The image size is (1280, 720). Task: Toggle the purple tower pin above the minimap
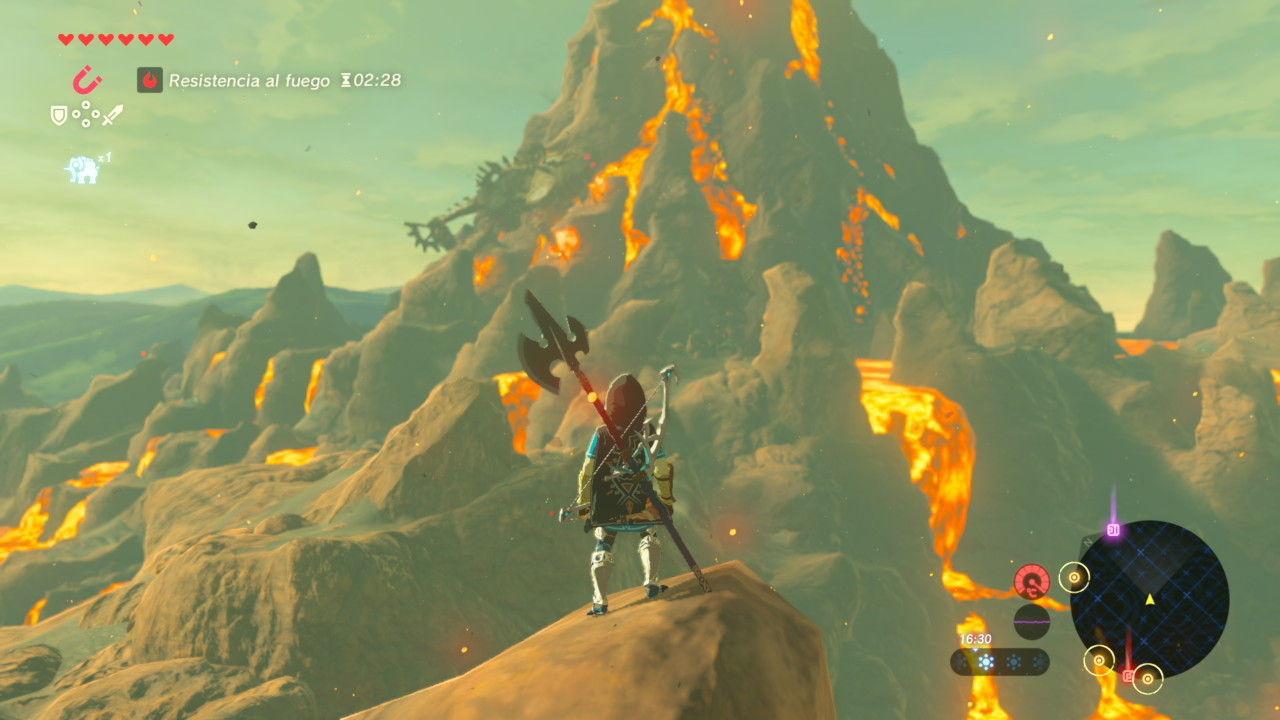point(1113,529)
